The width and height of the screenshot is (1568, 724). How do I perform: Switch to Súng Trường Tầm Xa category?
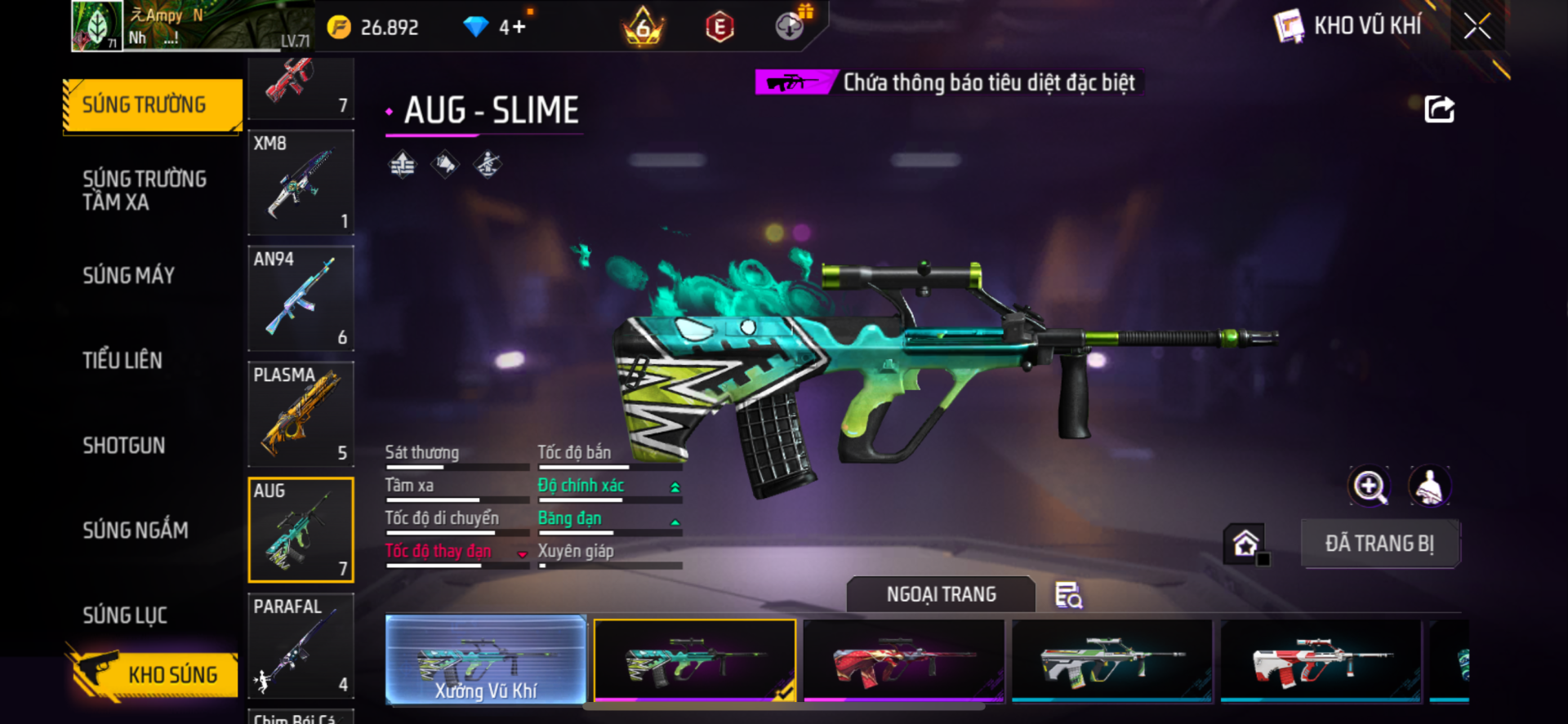[145, 190]
